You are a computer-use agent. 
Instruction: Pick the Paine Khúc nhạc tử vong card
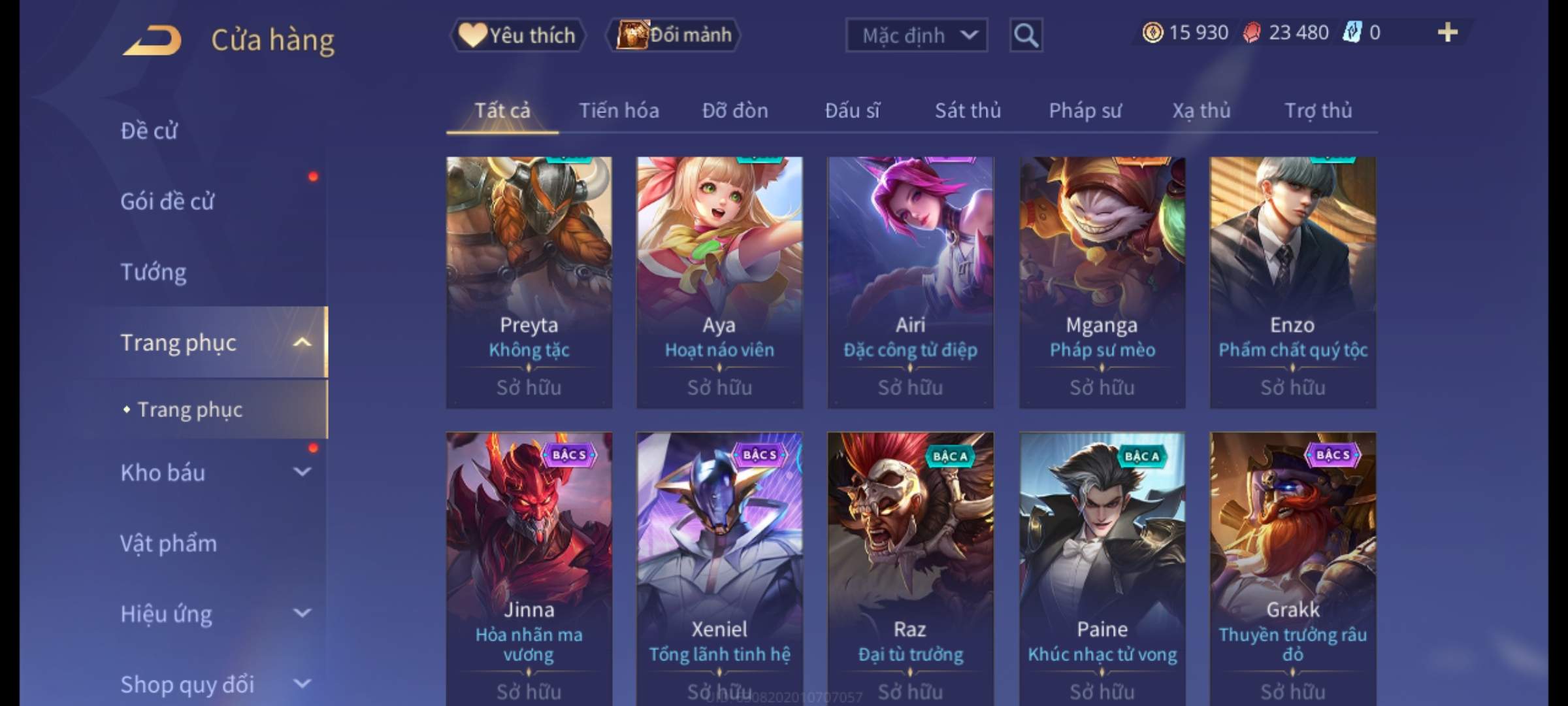tap(1102, 562)
